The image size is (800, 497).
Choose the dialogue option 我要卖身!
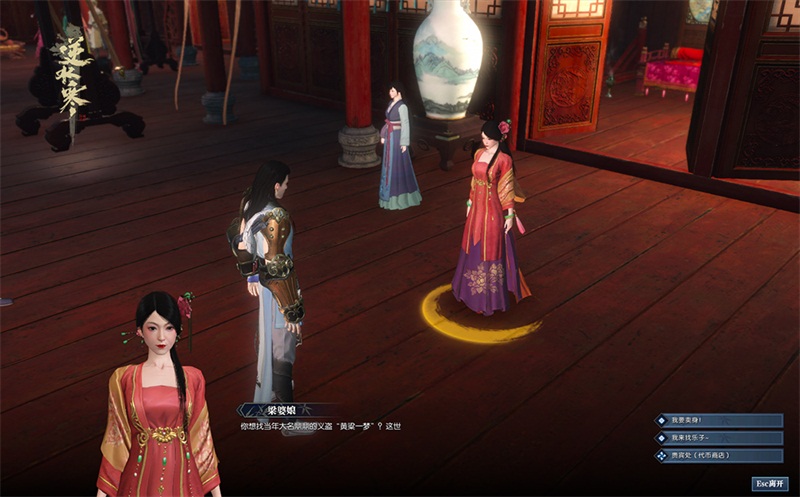[718, 421]
